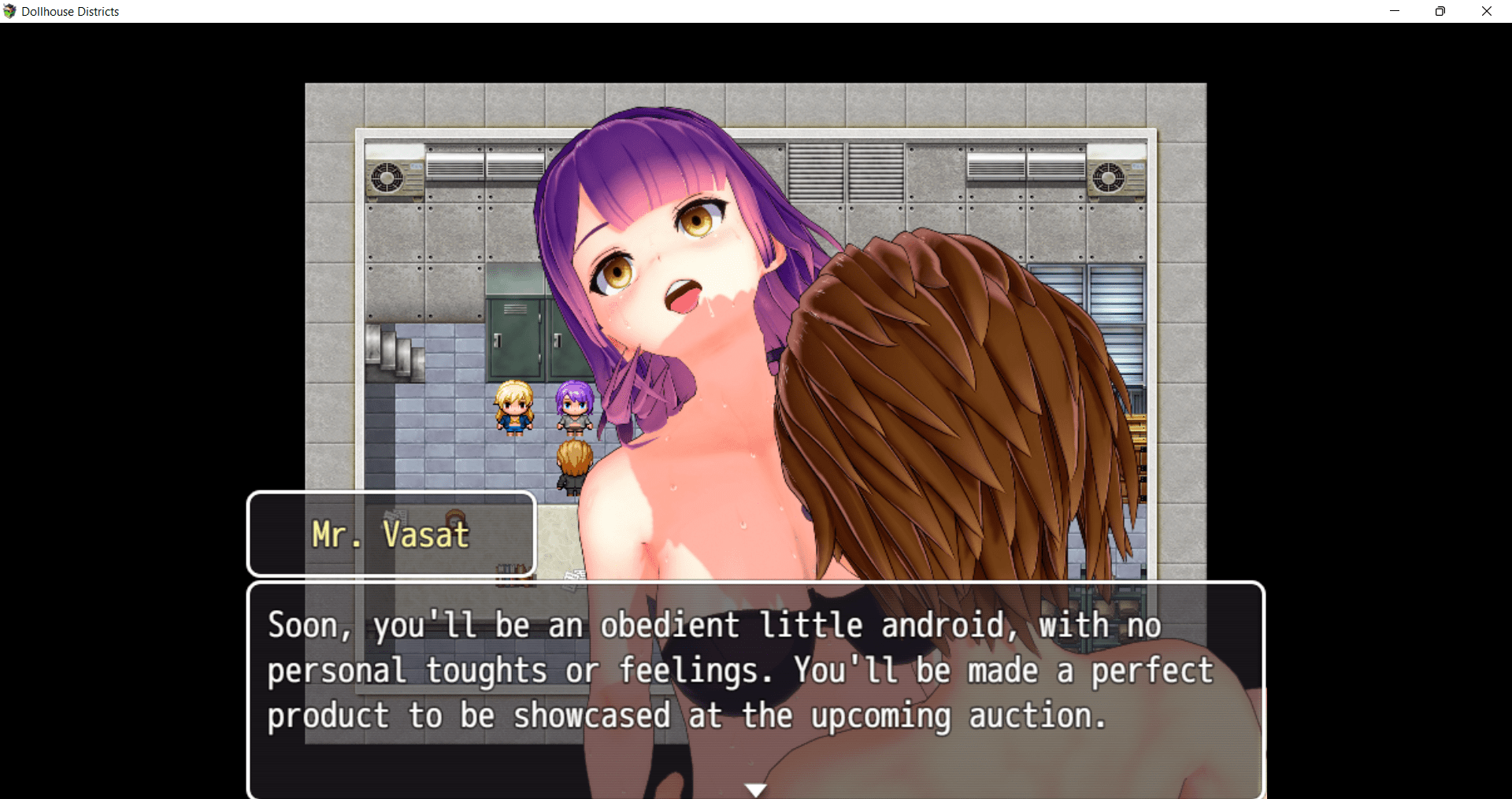This screenshot has width=1512, height=799.
Task: Minimize the Dollhouse Districts window
Action: (1395, 11)
